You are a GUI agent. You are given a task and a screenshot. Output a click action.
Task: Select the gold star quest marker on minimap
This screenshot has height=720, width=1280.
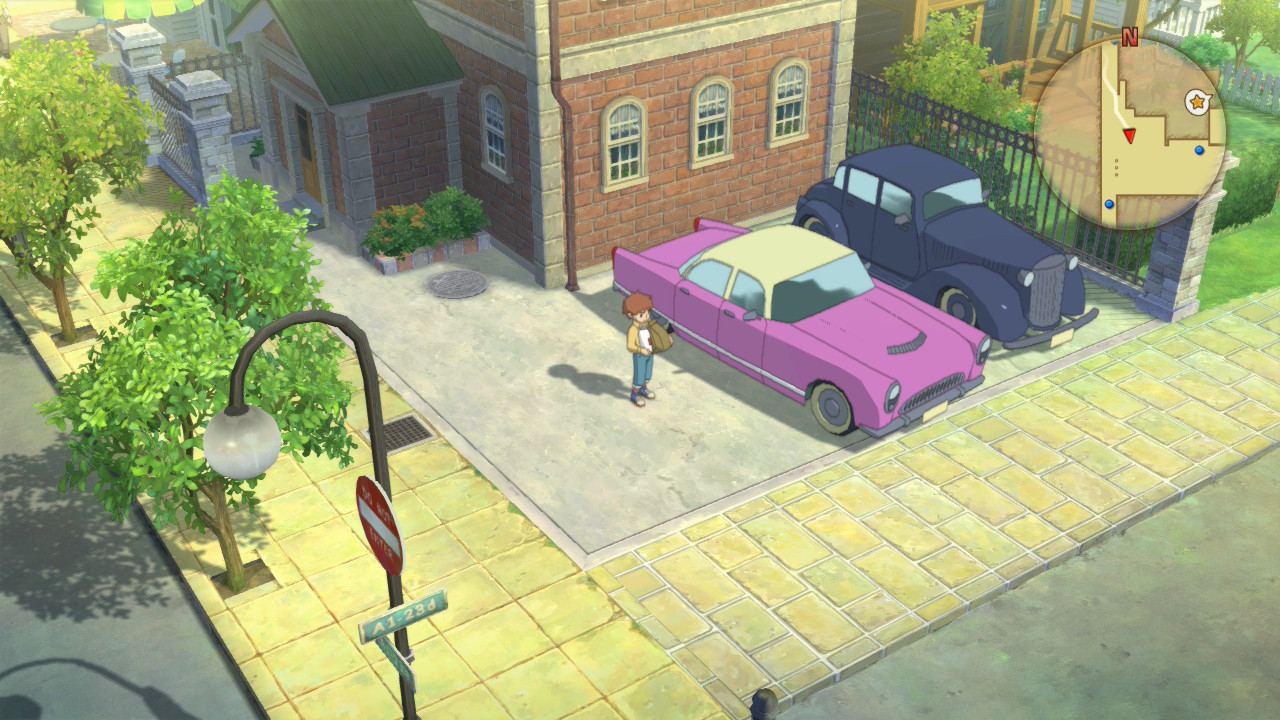coord(1196,101)
